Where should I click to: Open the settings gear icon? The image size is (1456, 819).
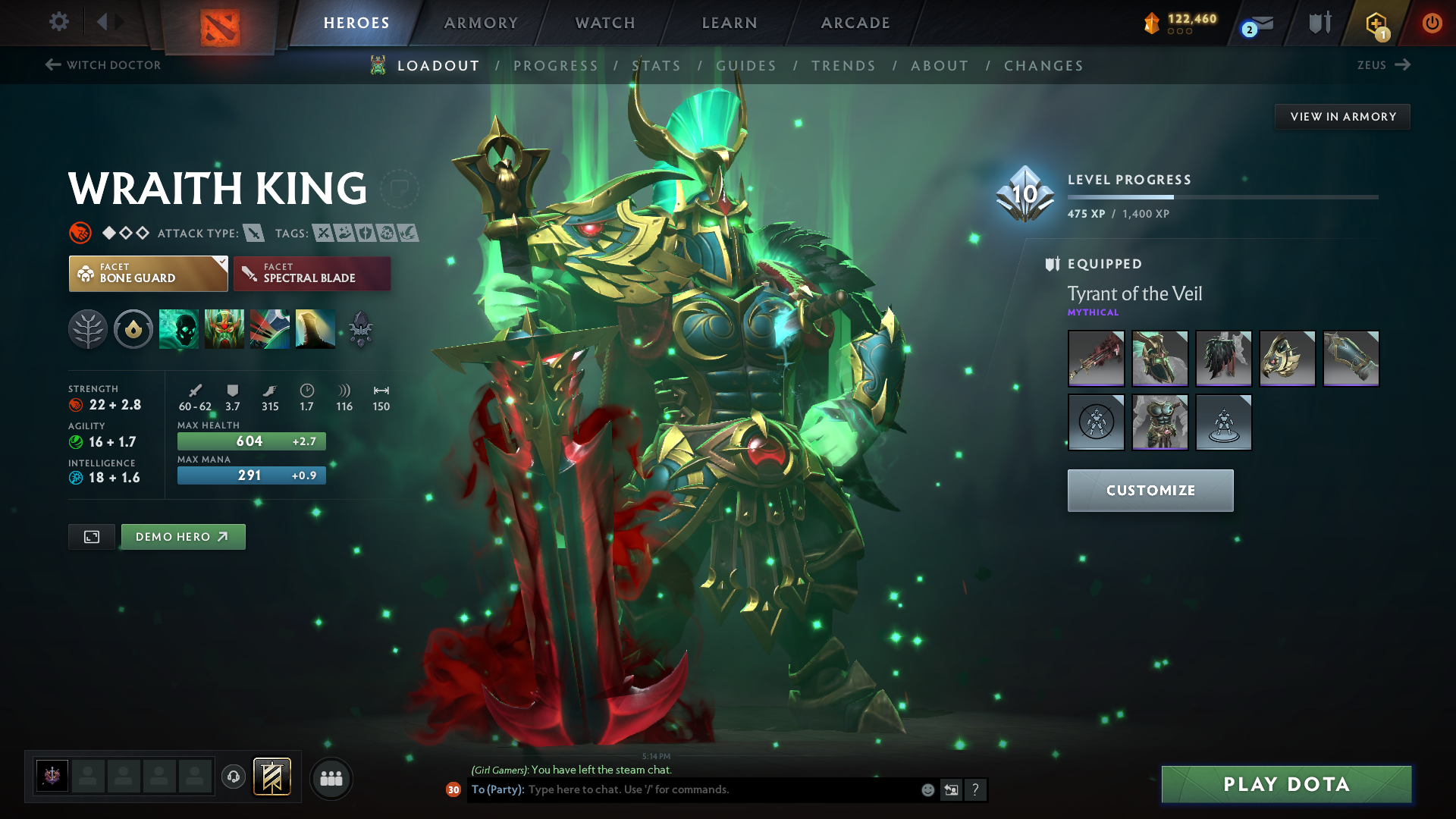[58, 22]
